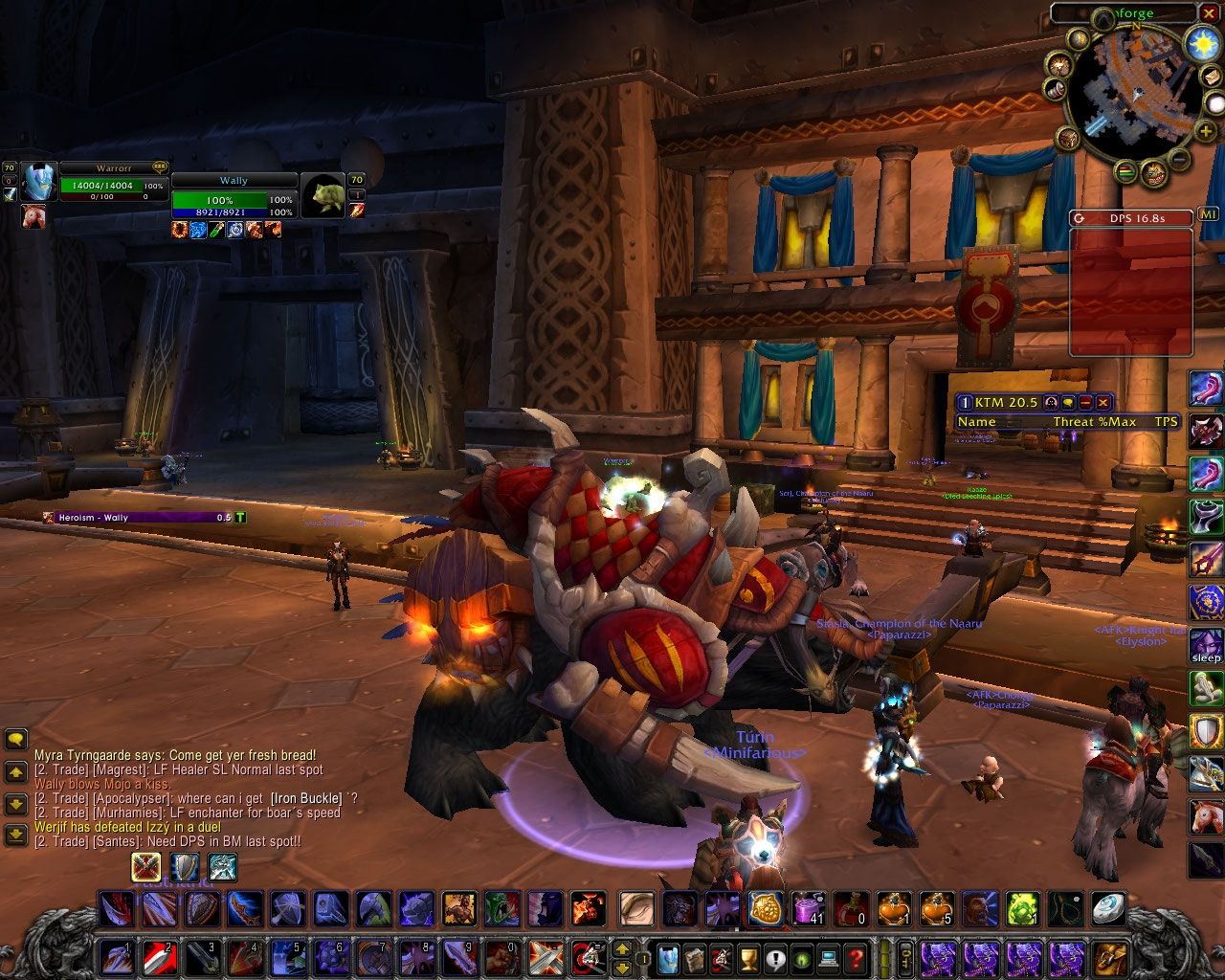Close the minimap with the X button
The width and height of the screenshot is (1225, 980).
coord(1211,13)
